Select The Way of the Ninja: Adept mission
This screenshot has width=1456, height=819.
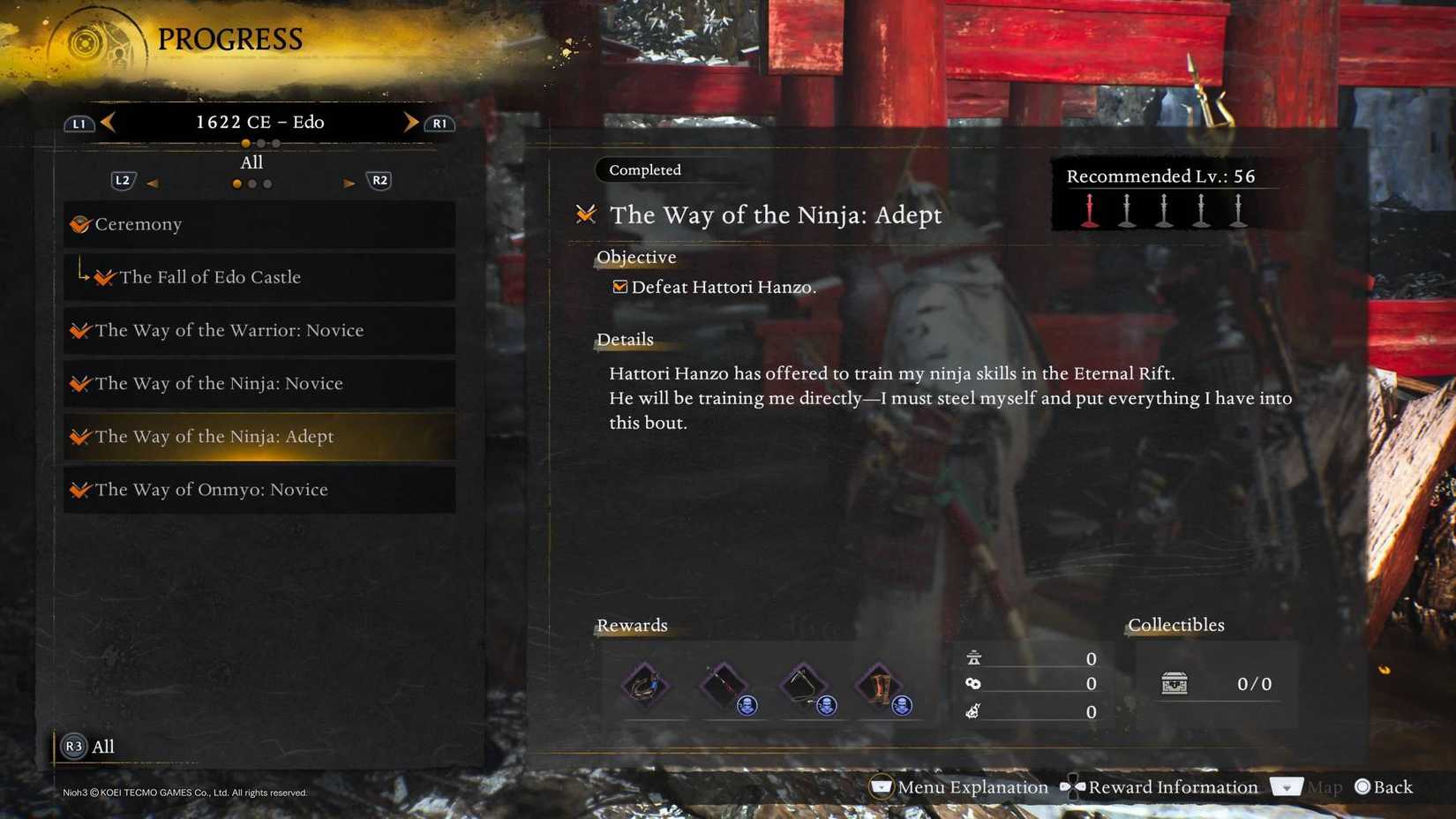point(214,436)
